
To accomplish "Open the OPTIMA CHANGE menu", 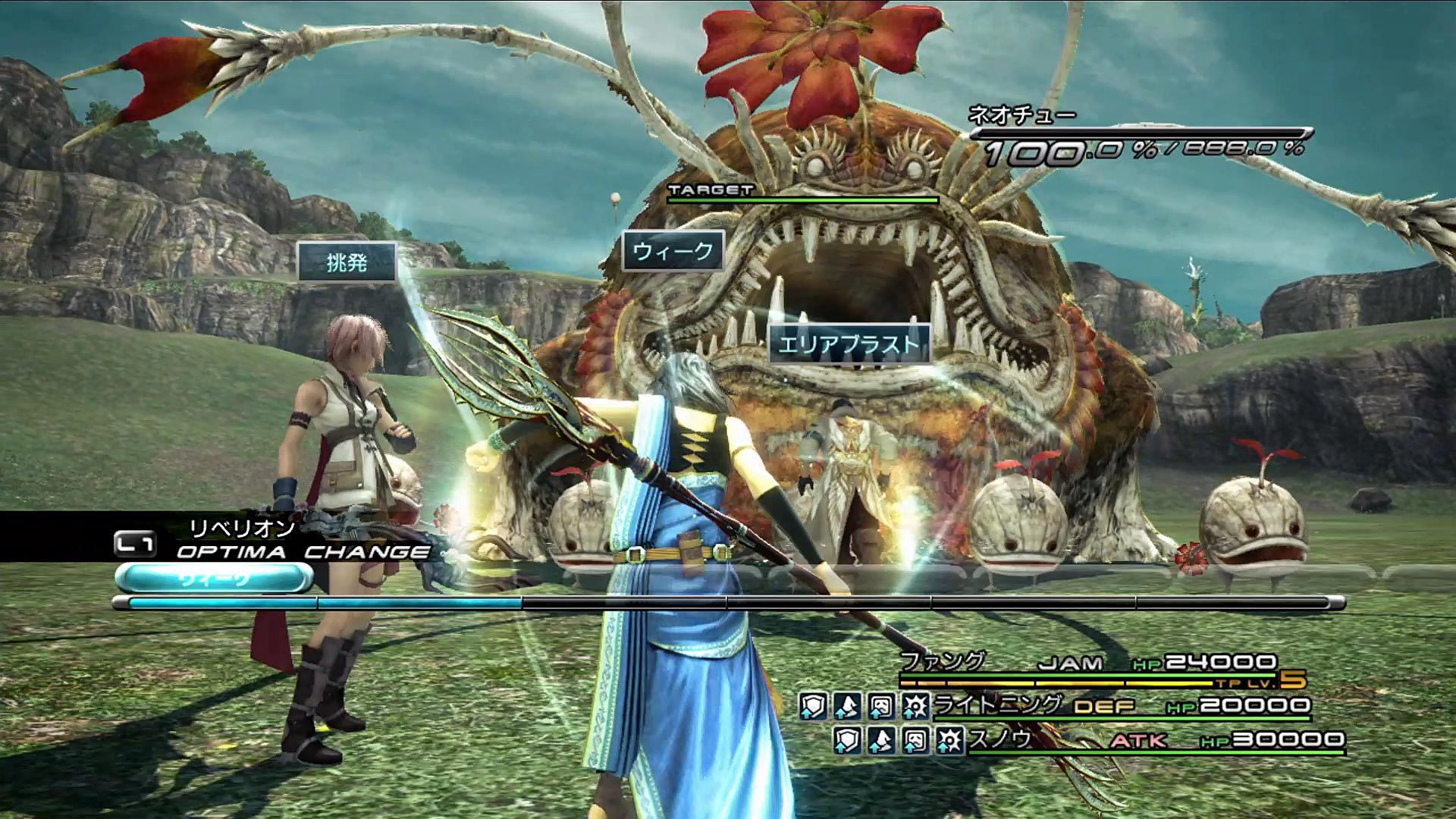I will pos(302,552).
